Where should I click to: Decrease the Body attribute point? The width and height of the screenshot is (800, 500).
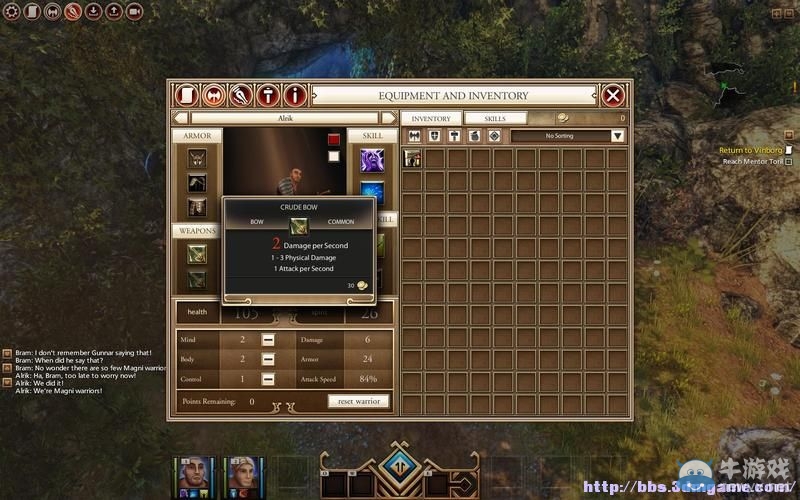click(268, 359)
